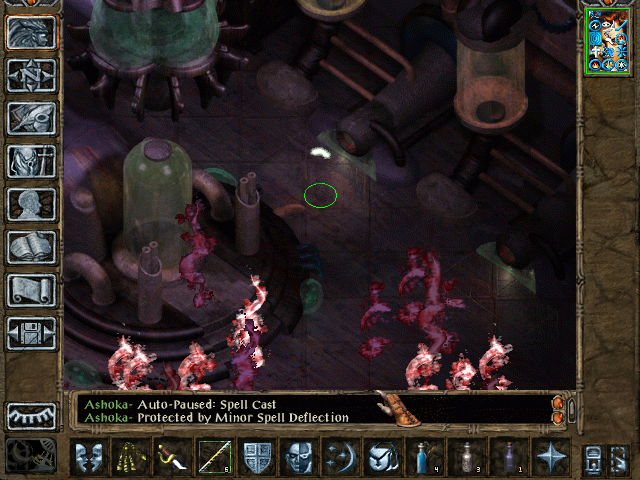Open the mage spellbook
Screen dimensions: 640x480
tap(32, 247)
